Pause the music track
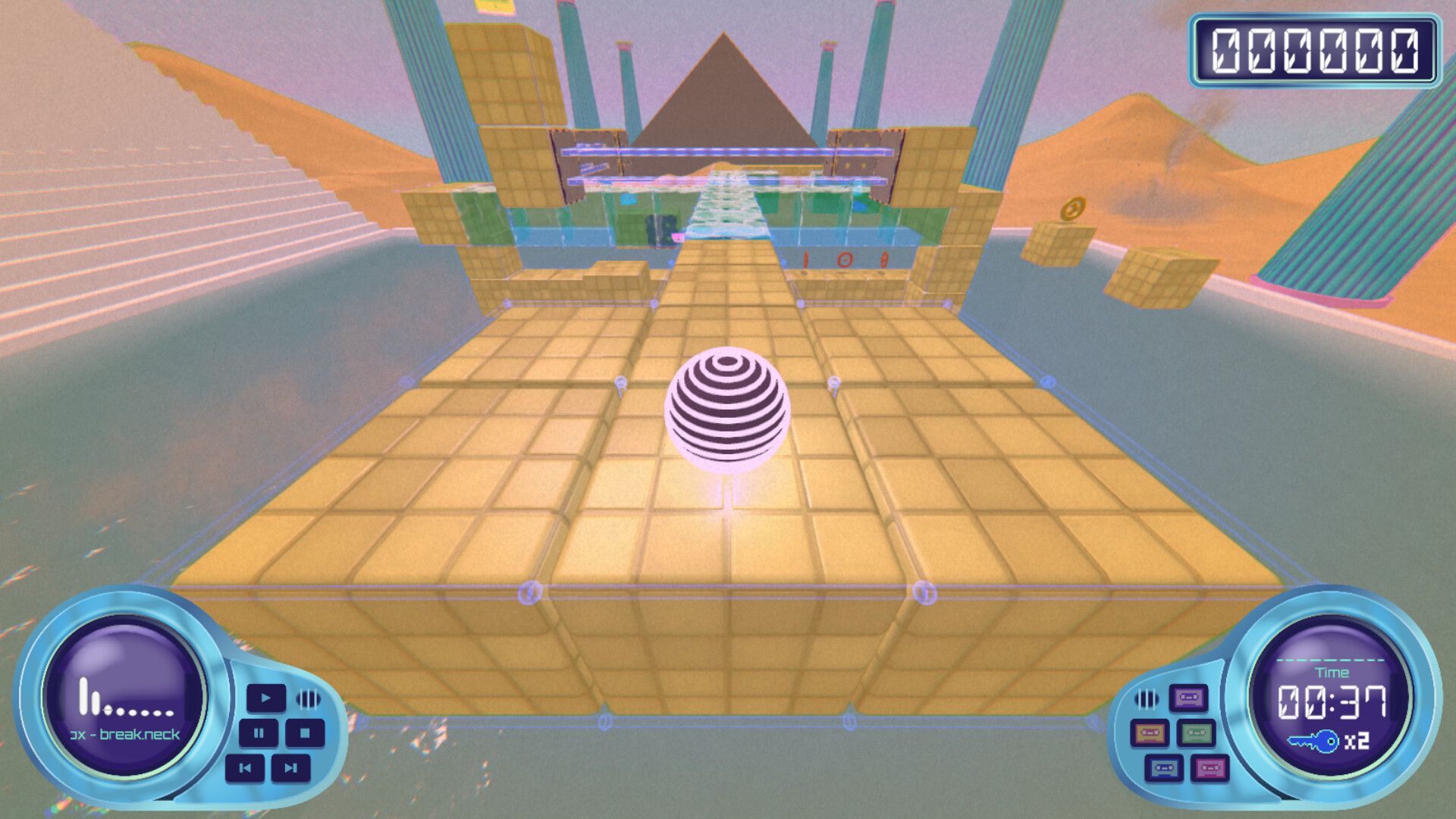The width and height of the screenshot is (1456, 819). pos(259,733)
